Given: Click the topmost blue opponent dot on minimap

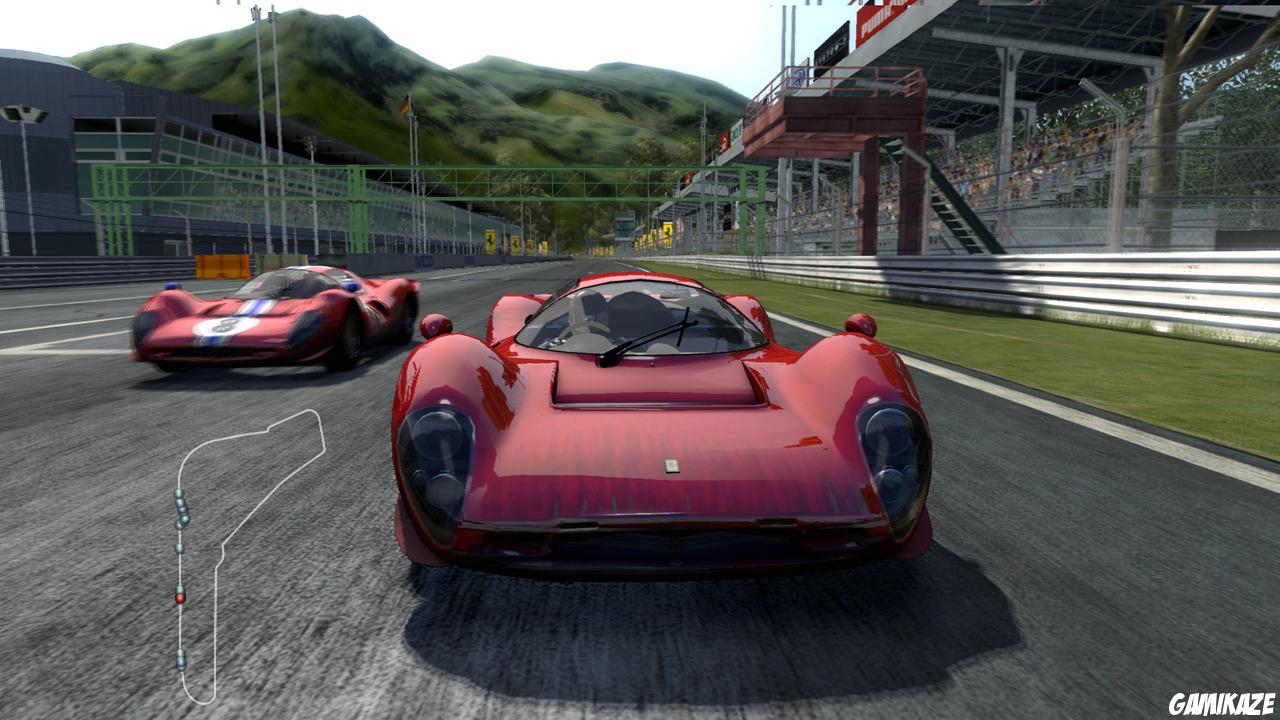Looking at the screenshot, I should (x=177, y=493).
